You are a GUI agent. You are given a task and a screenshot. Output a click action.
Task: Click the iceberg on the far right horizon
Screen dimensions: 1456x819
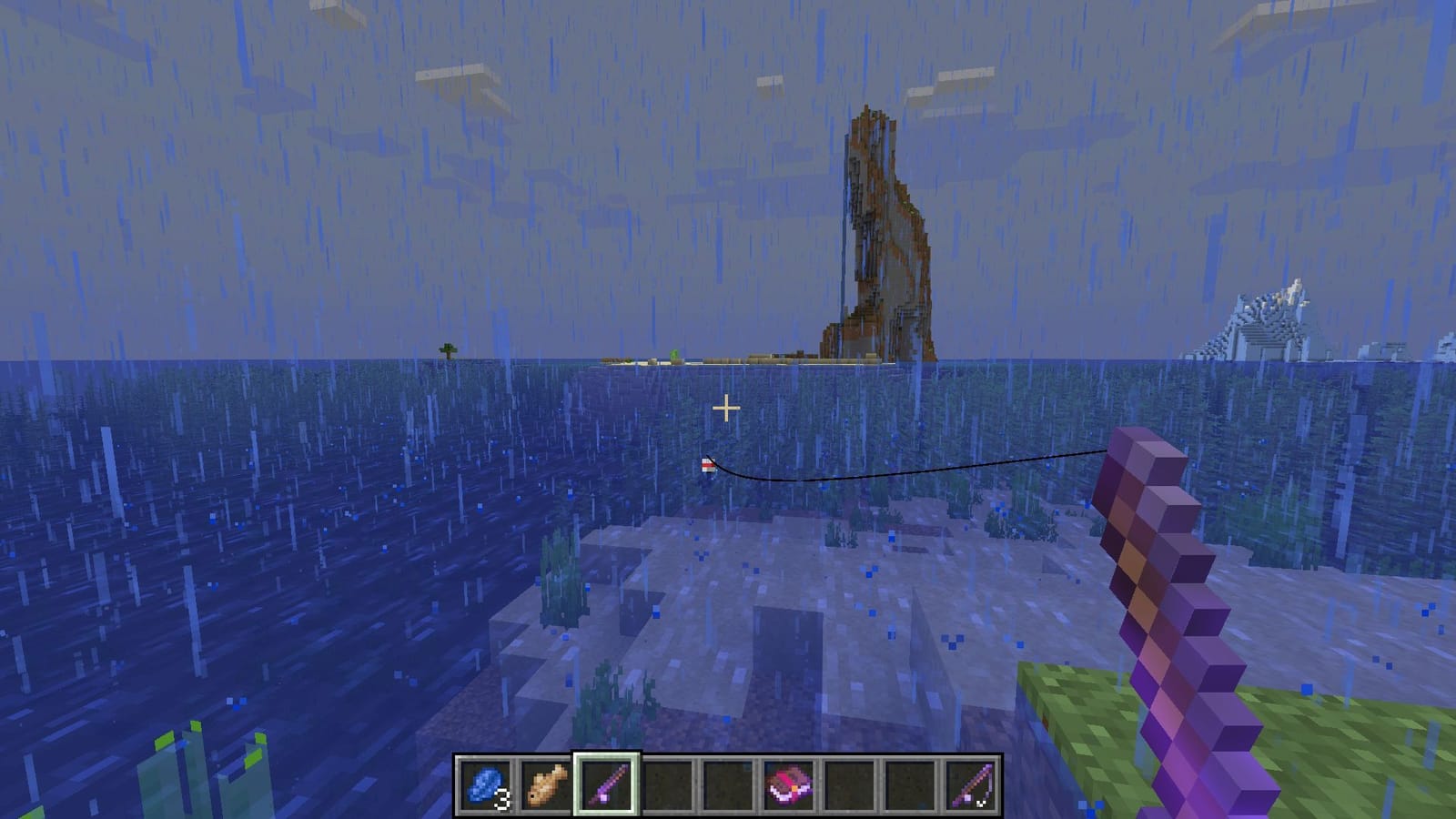pos(1265,323)
